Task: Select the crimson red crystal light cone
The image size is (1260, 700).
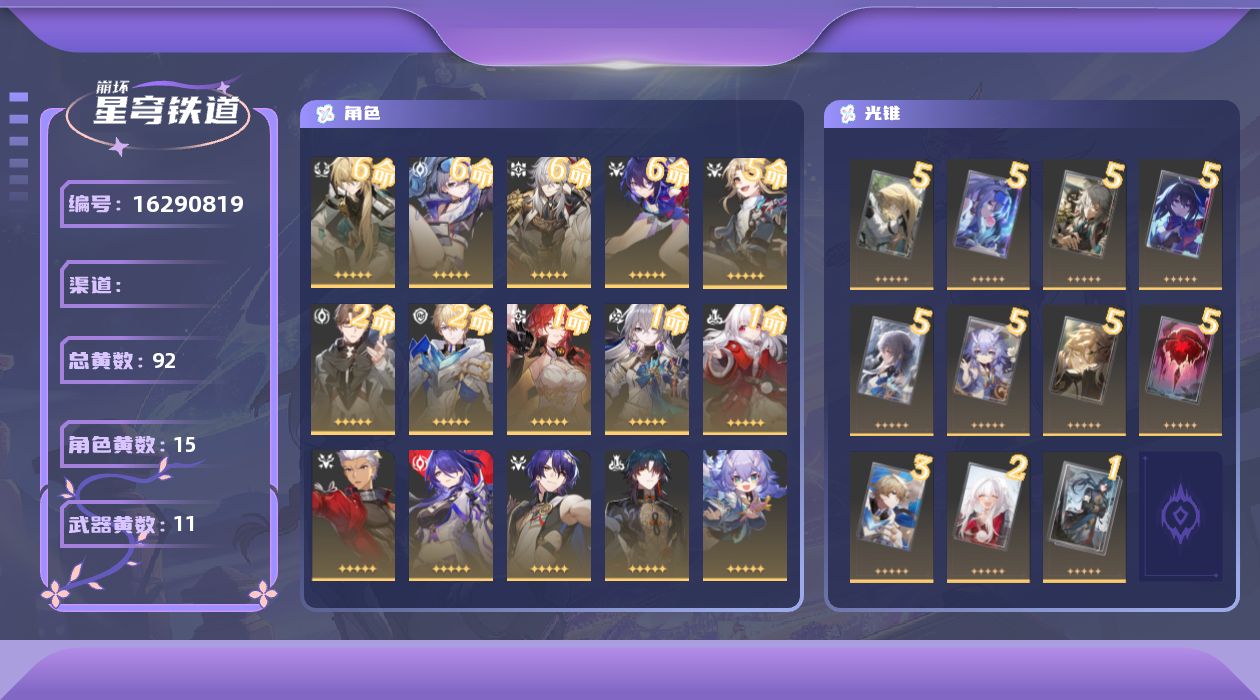Action: pos(1180,370)
